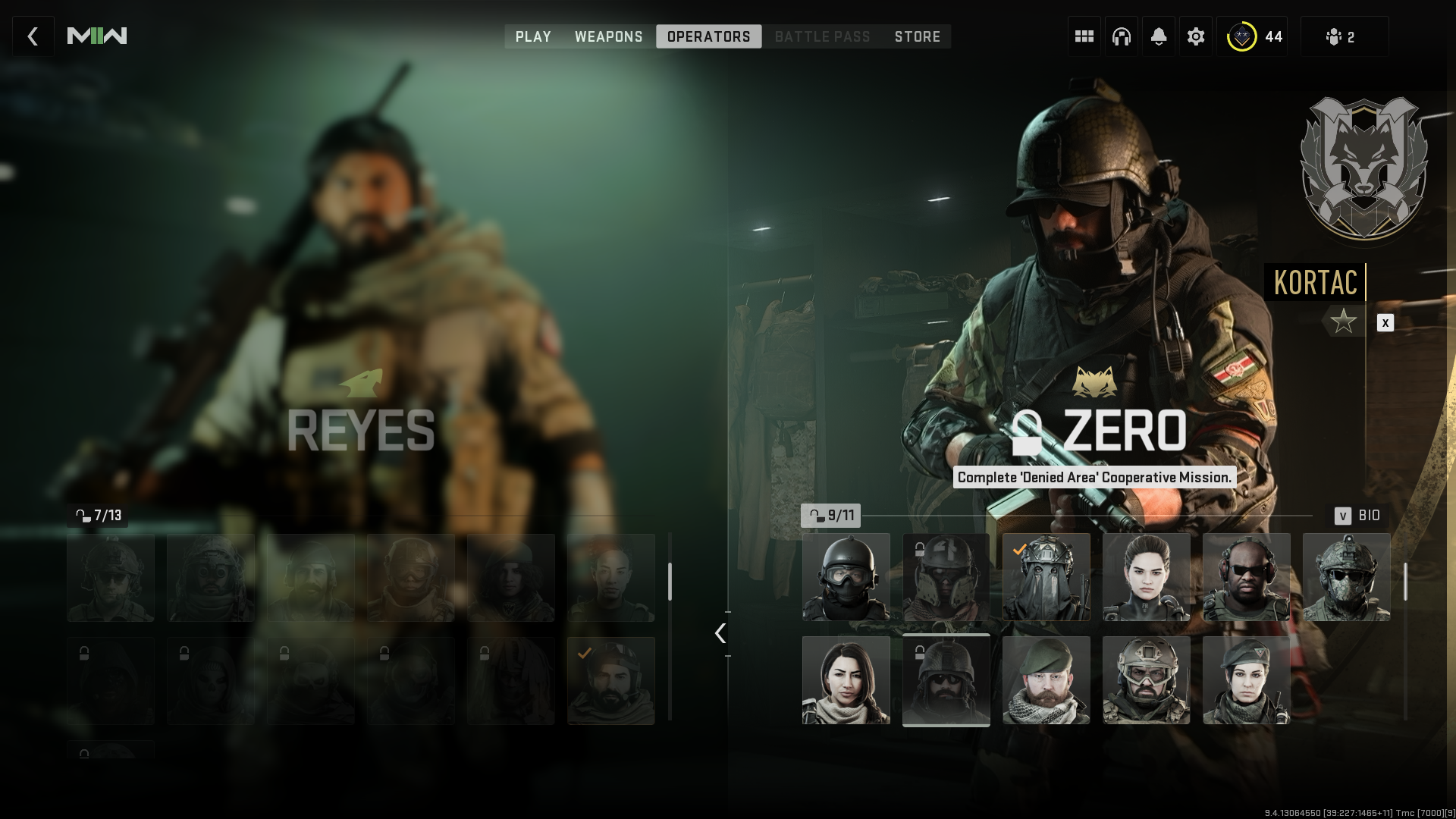Select the locked Zero operator portrait
Image resolution: width=1456 pixels, height=819 pixels.
(946, 680)
